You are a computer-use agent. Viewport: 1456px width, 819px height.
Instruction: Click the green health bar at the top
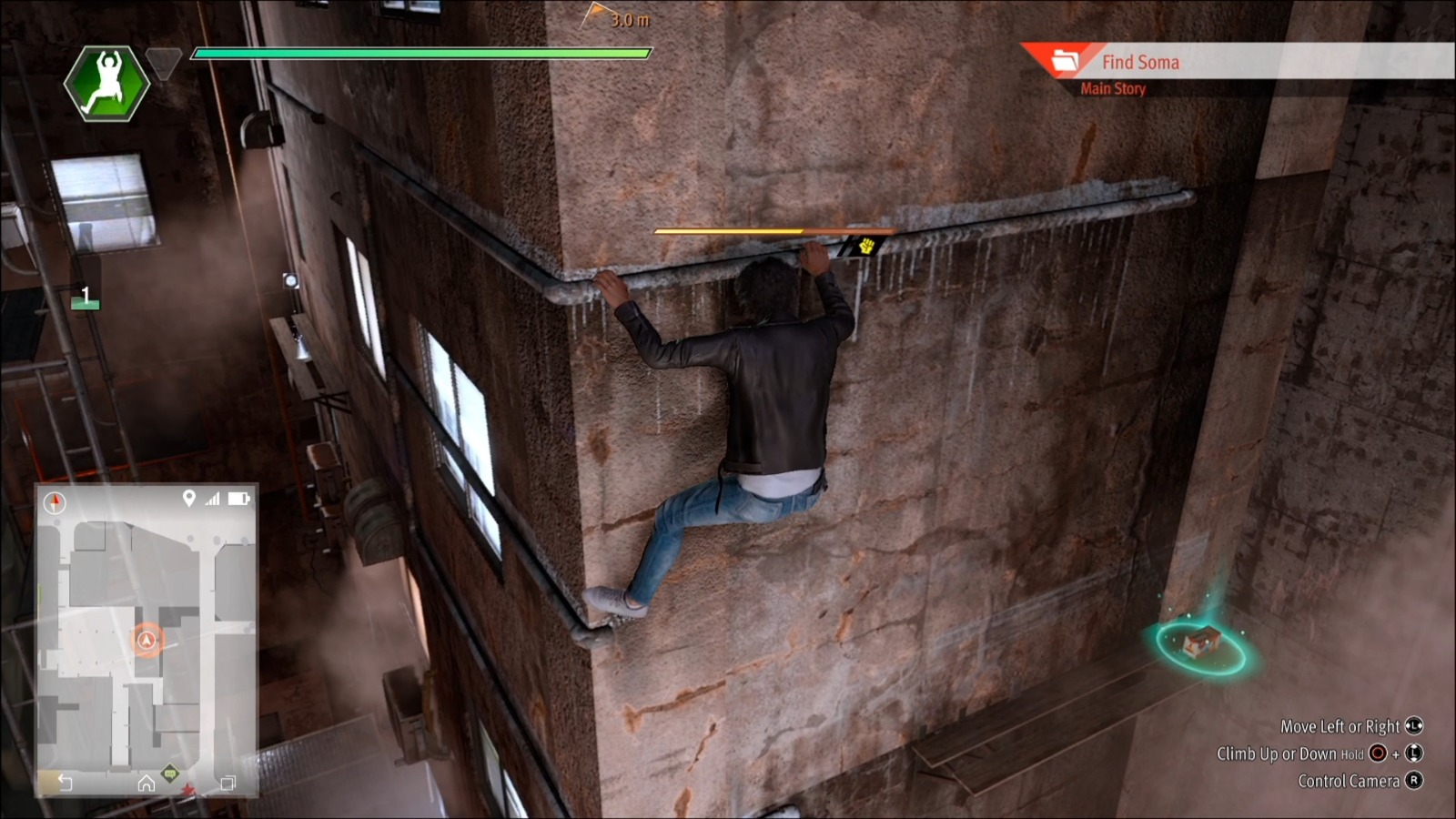(419, 56)
